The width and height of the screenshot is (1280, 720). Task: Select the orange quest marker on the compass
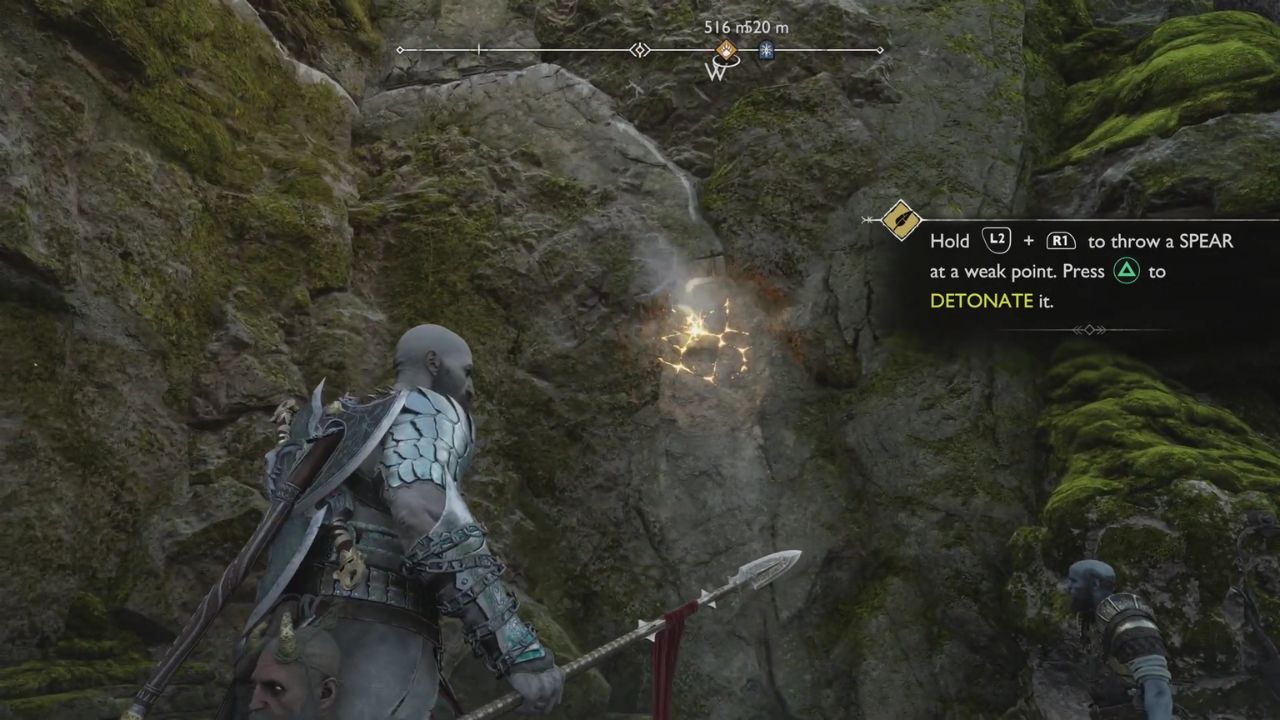click(x=727, y=50)
